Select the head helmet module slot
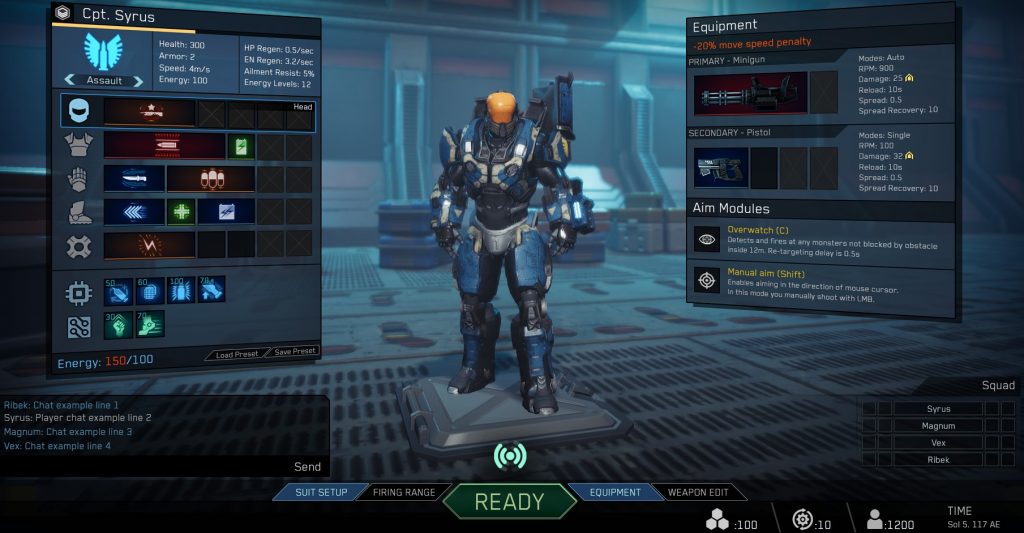Viewport: 1024px width, 533px height. (x=150, y=112)
